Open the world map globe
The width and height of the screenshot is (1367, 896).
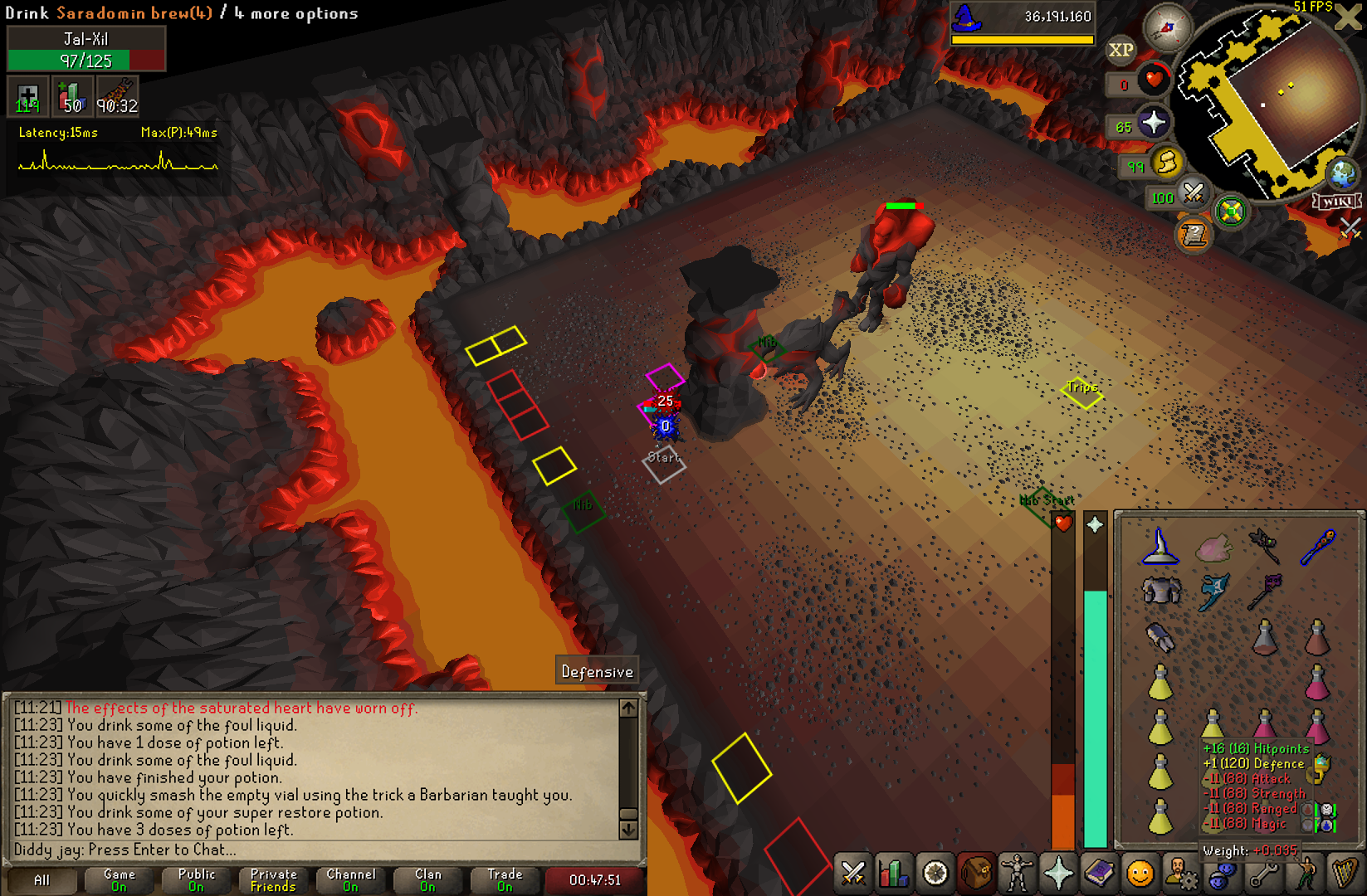pos(1342,173)
